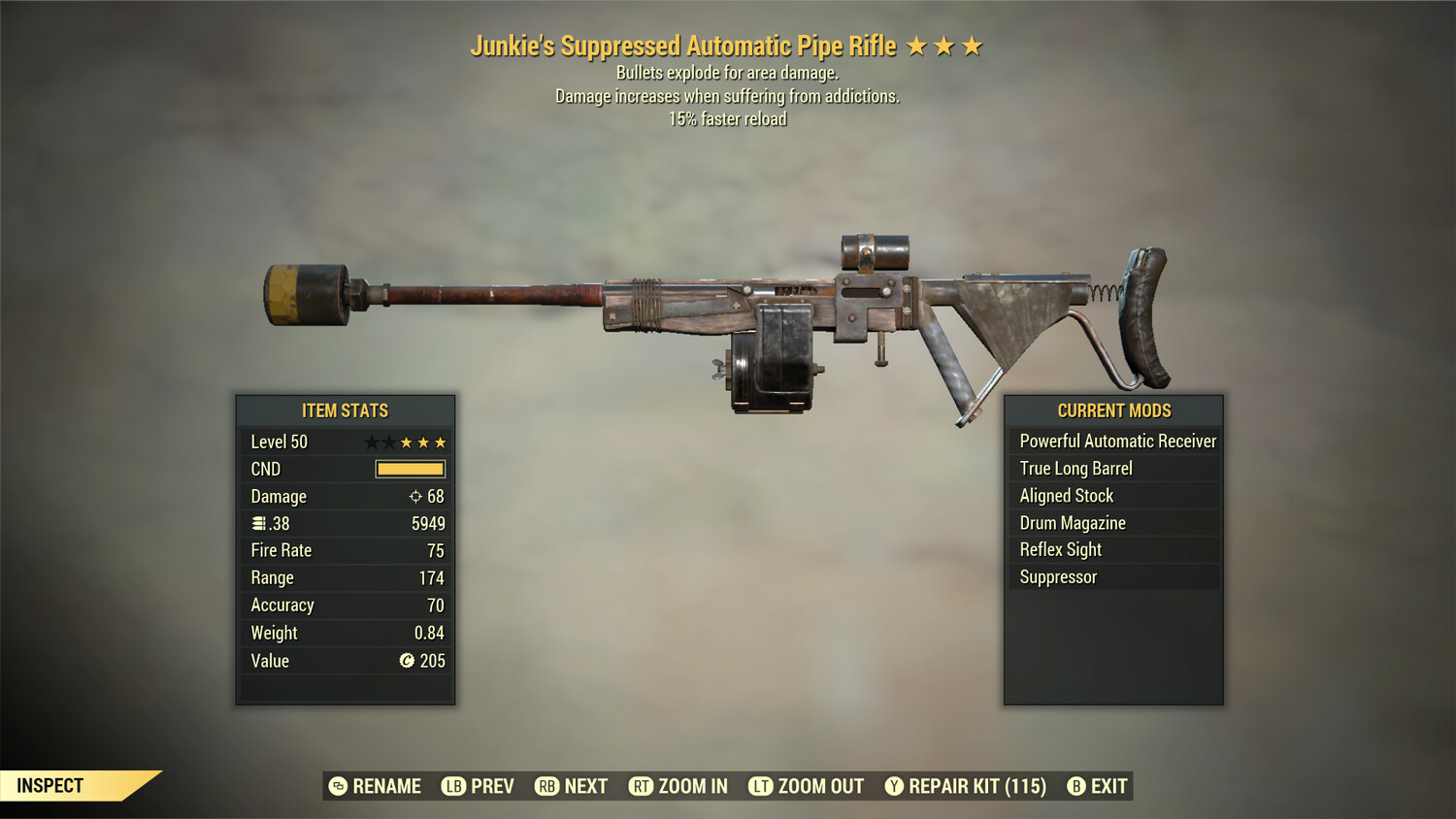Image resolution: width=1456 pixels, height=819 pixels.
Task: Click the RT icon next to Zoom In
Action: pyautogui.click(x=641, y=786)
